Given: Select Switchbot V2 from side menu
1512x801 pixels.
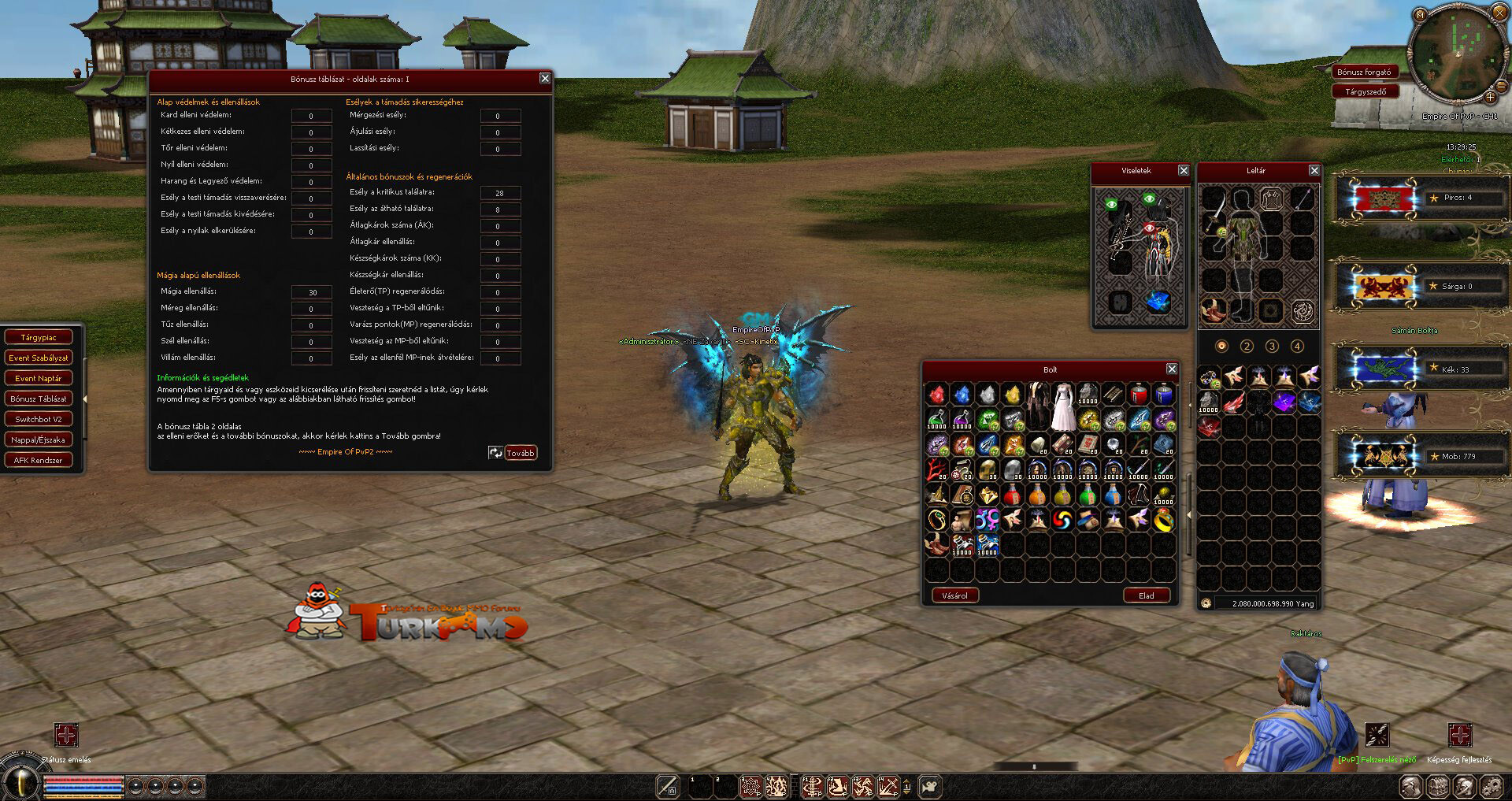Looking at the screenshot, I should click(x=39, y=419).
